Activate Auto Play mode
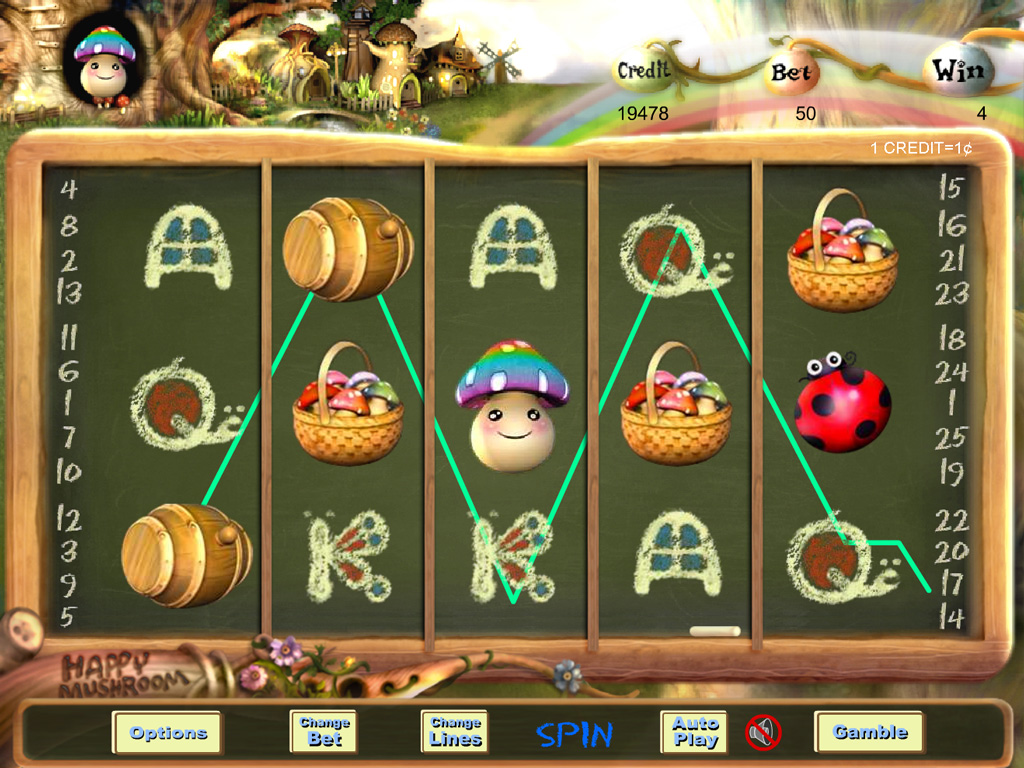Viewport: 1024px width, 768px height. (x=694, y=731)
